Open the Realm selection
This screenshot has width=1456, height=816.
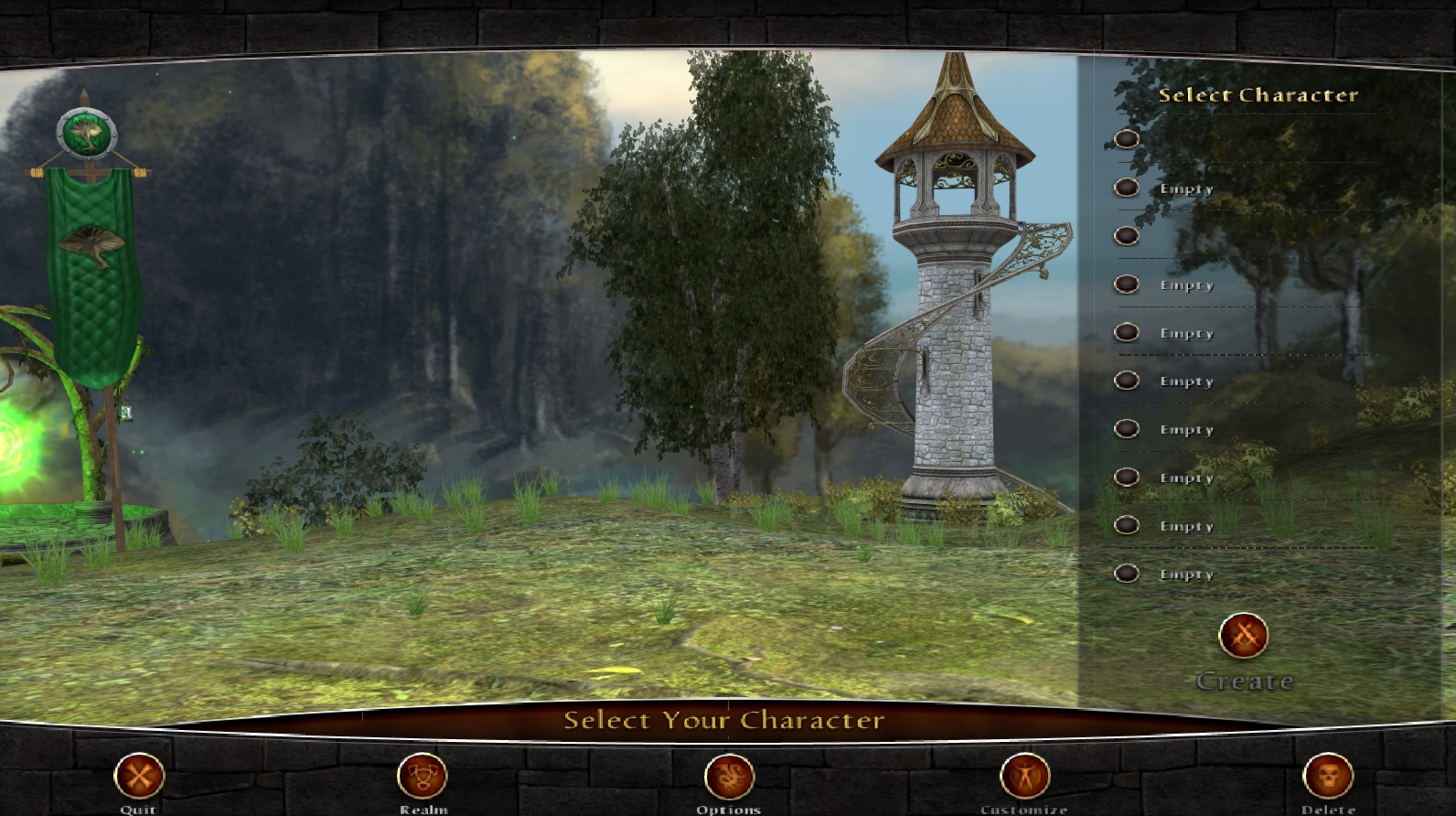423,776
